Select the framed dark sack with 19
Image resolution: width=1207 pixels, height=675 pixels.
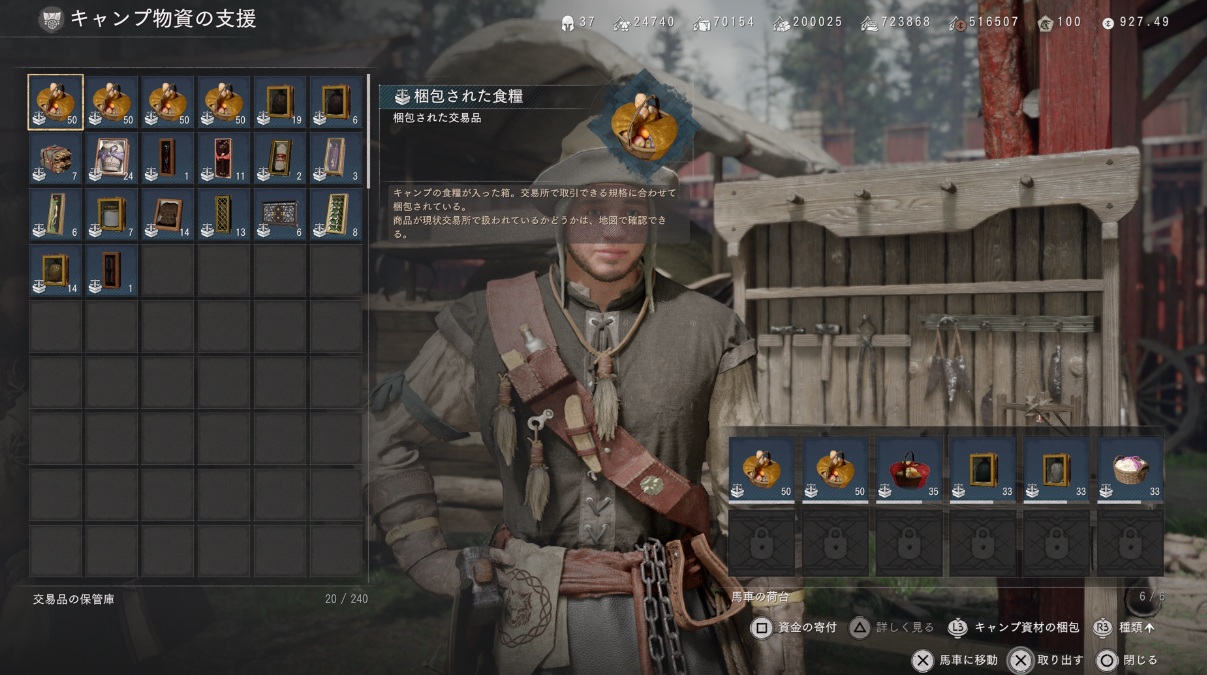pyautogui.click(x=280, y=102)
